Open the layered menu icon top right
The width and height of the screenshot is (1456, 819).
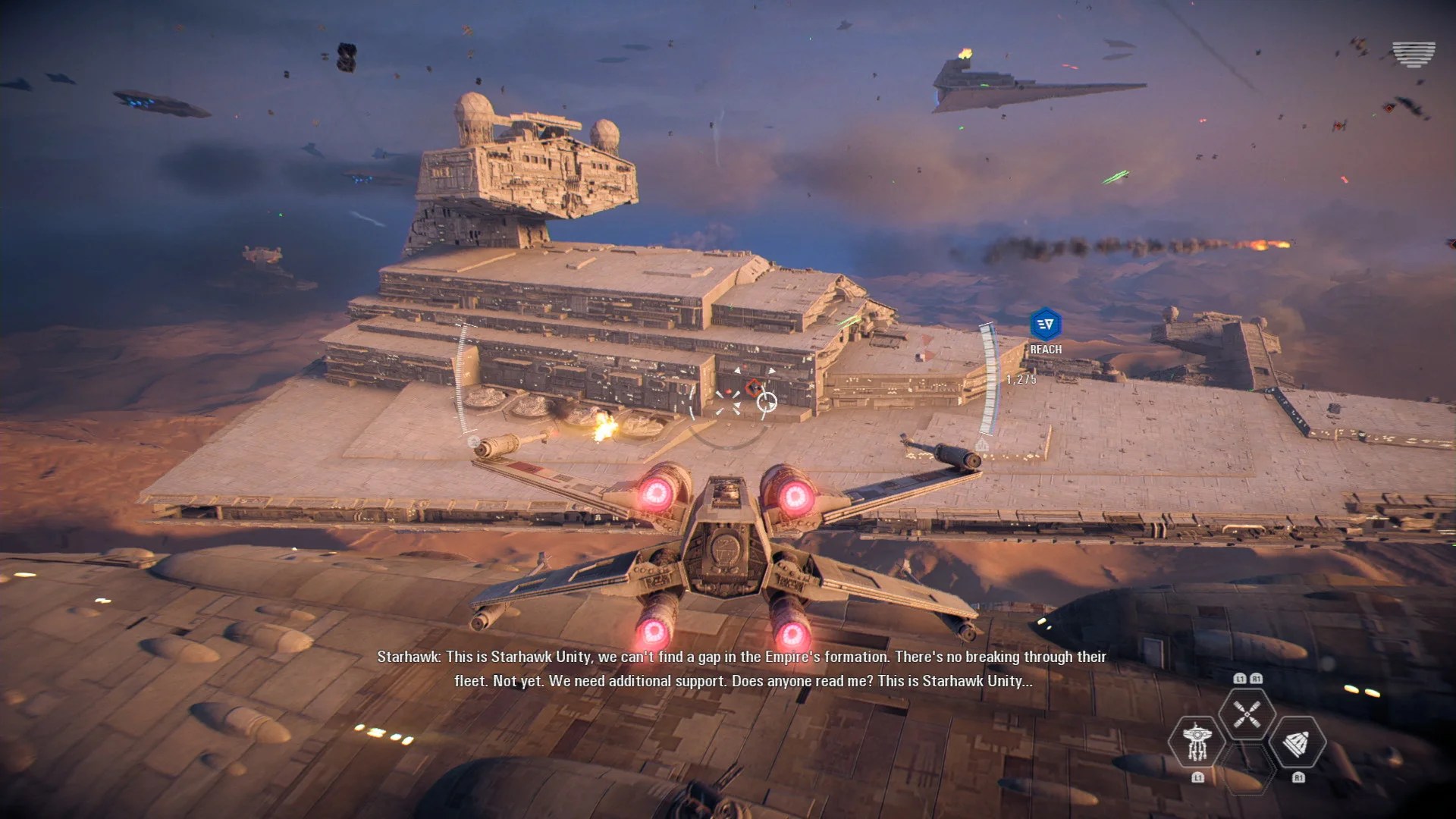(1412, 53)
